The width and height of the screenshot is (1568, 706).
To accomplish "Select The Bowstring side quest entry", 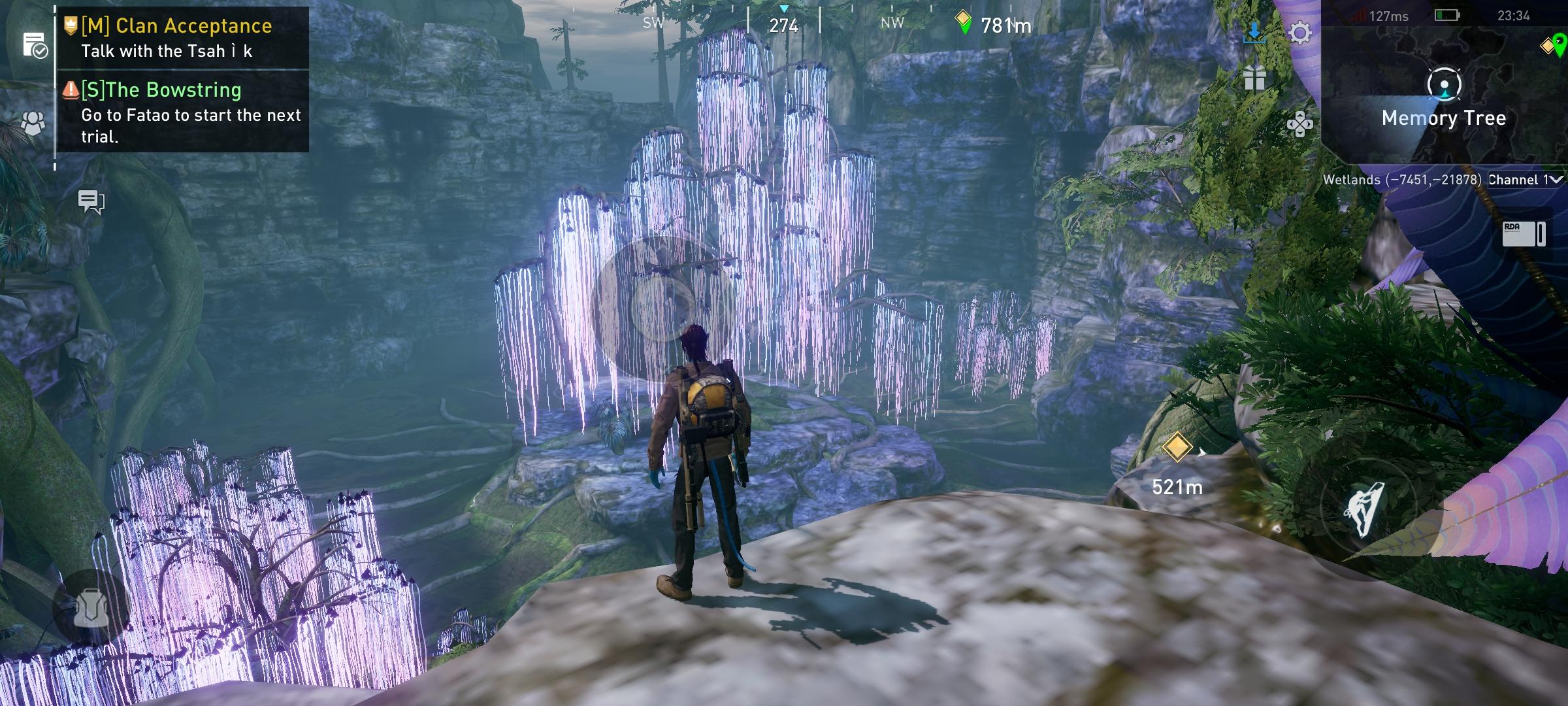I will tap(183, 111).
